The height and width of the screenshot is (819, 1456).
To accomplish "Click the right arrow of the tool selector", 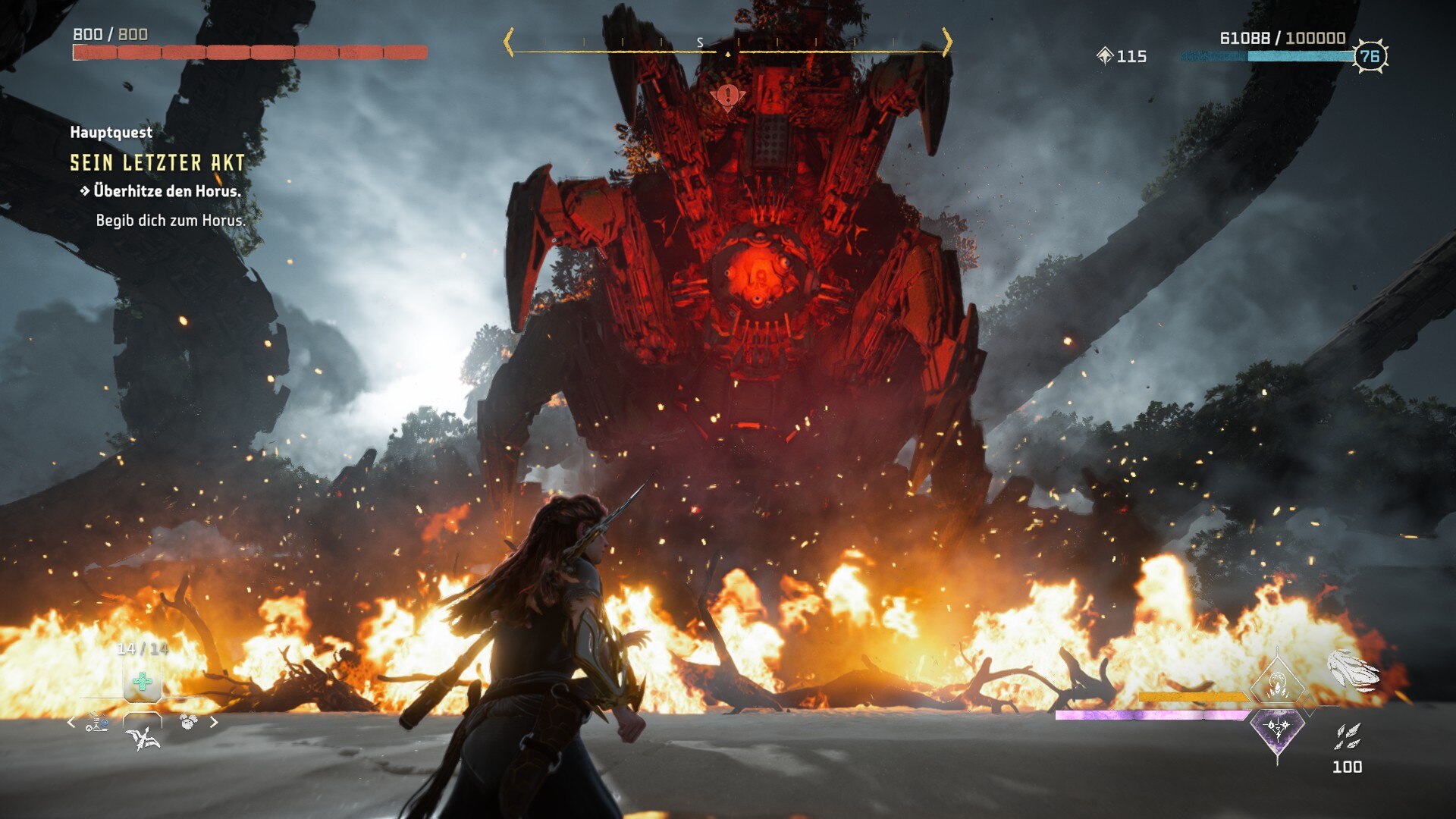I will pos(214,723).
